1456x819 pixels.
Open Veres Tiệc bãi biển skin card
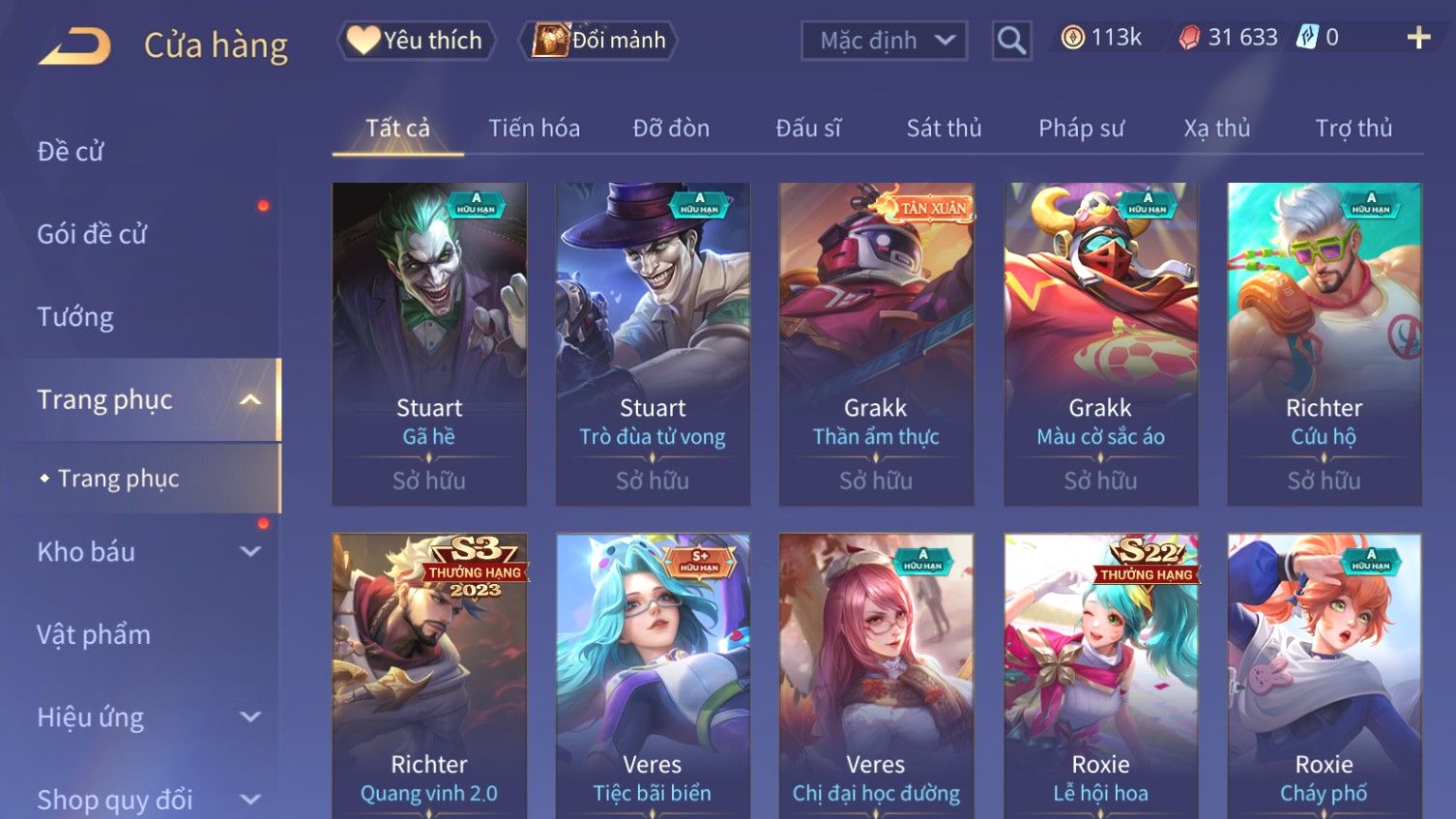[653, 675]
